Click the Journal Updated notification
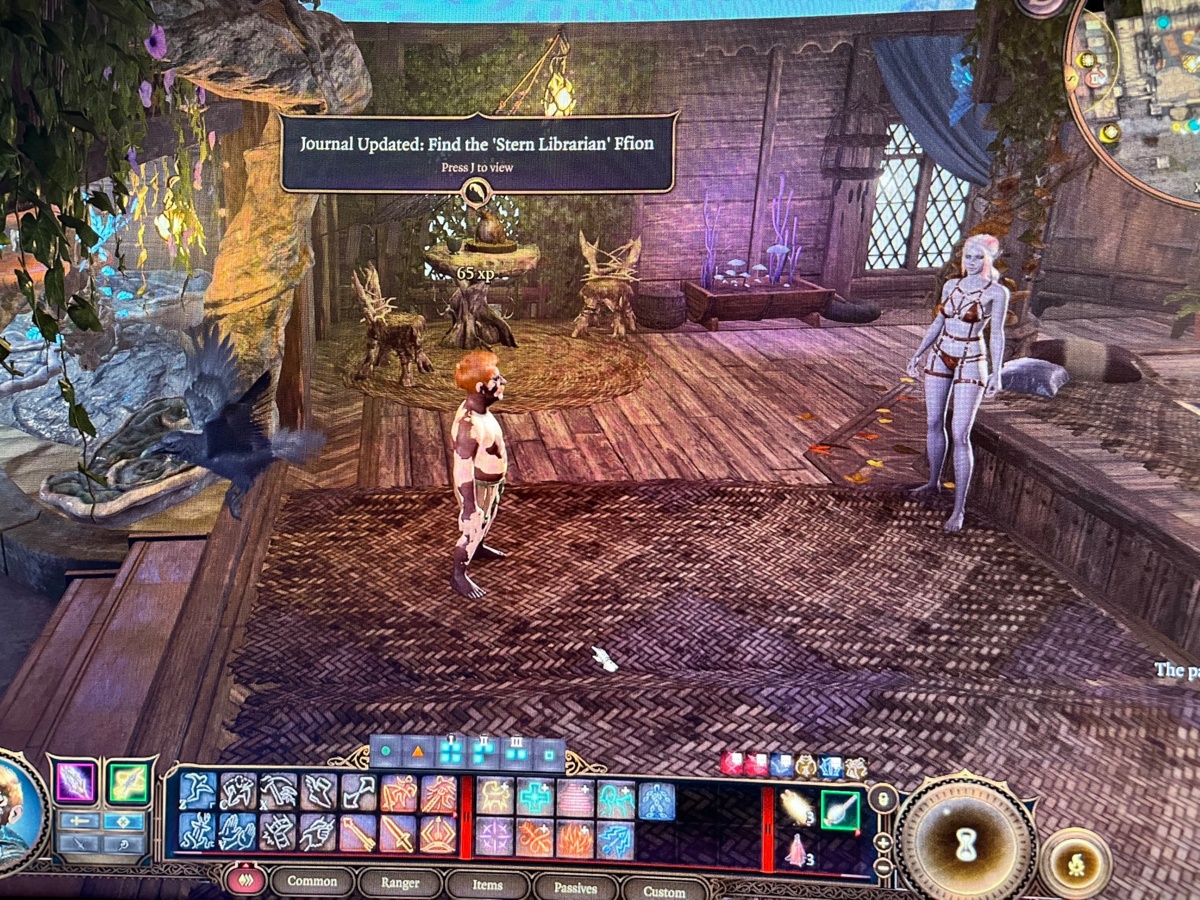Image resolution: width=1200 pixels, height=900 pixels. pyautogui.click(x=479, y=152)
